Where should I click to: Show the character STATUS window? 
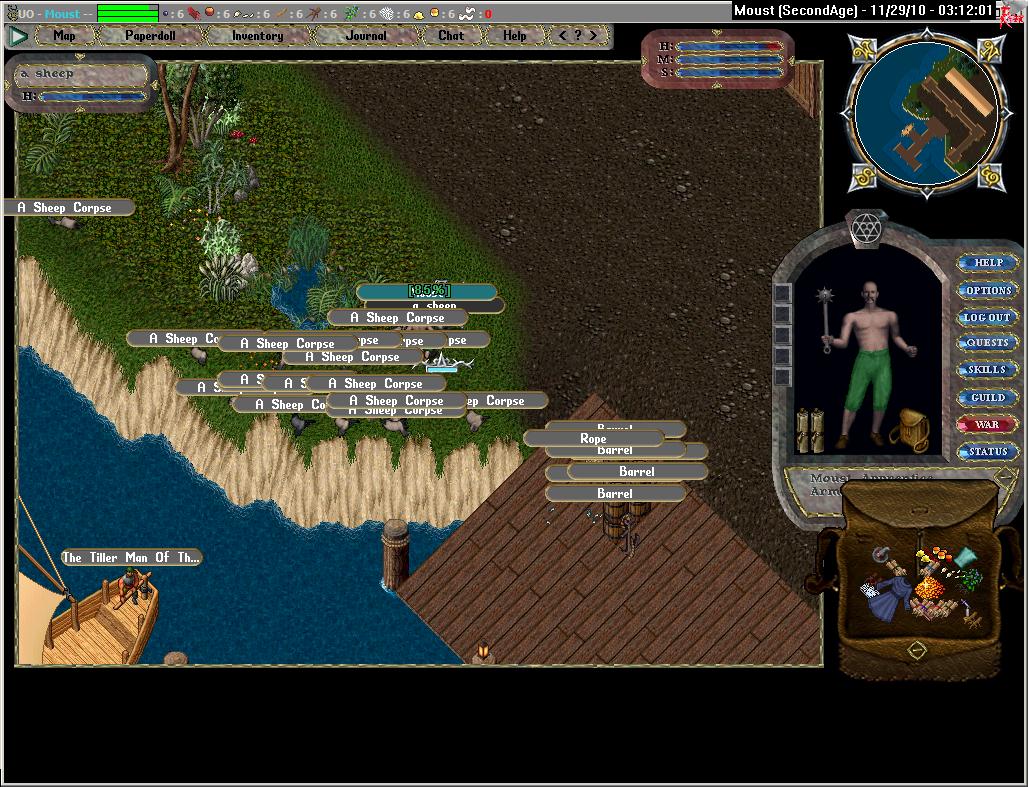[988, 452]
